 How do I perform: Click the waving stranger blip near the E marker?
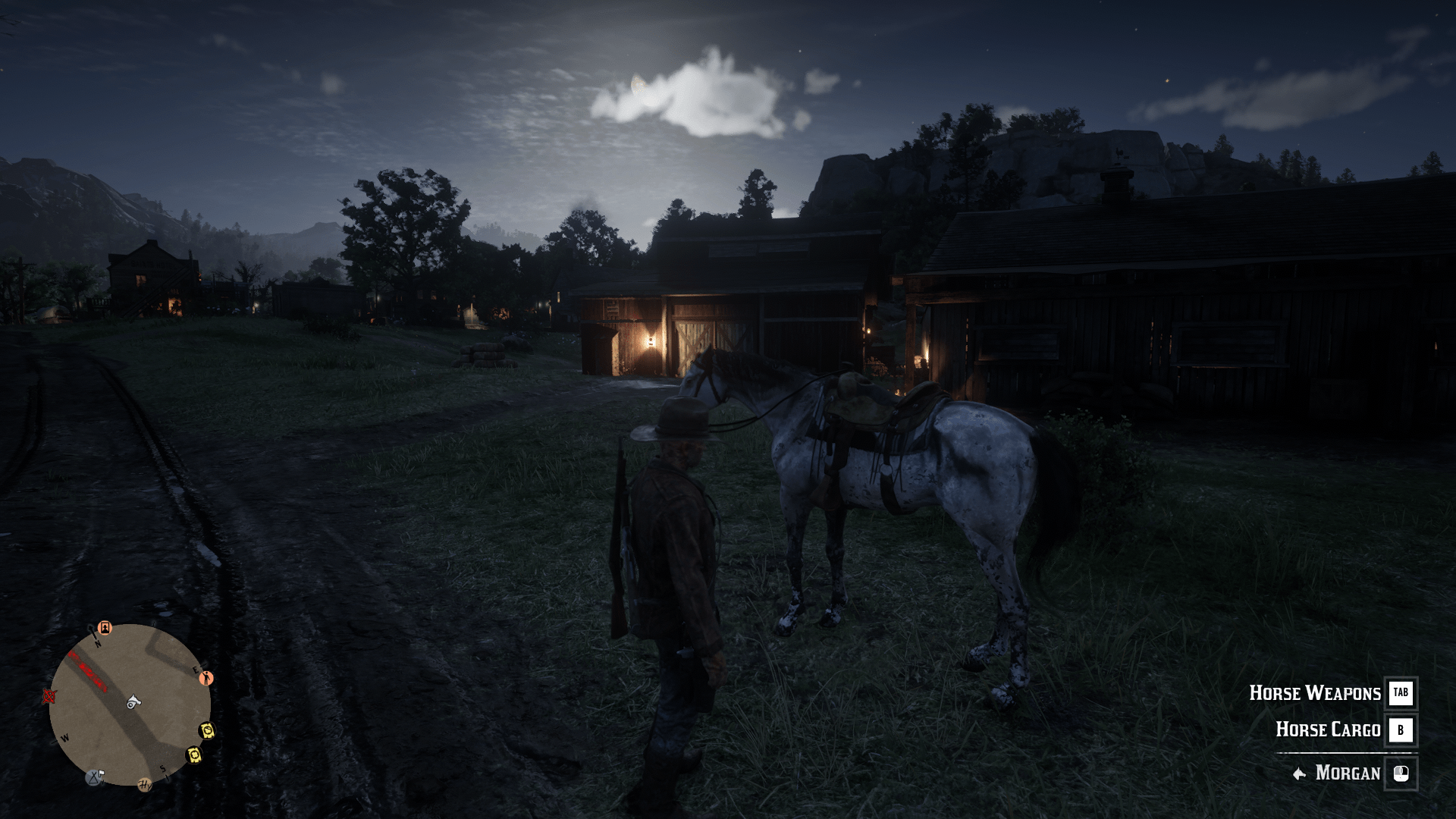pos(206,679)
